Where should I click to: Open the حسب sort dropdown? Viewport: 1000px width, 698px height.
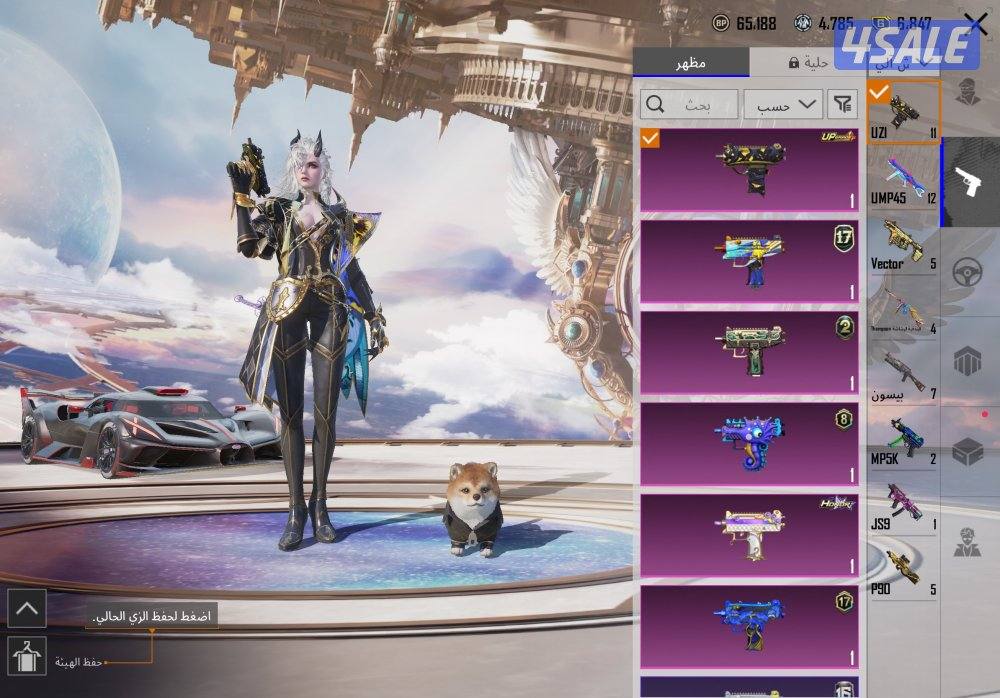782,104
